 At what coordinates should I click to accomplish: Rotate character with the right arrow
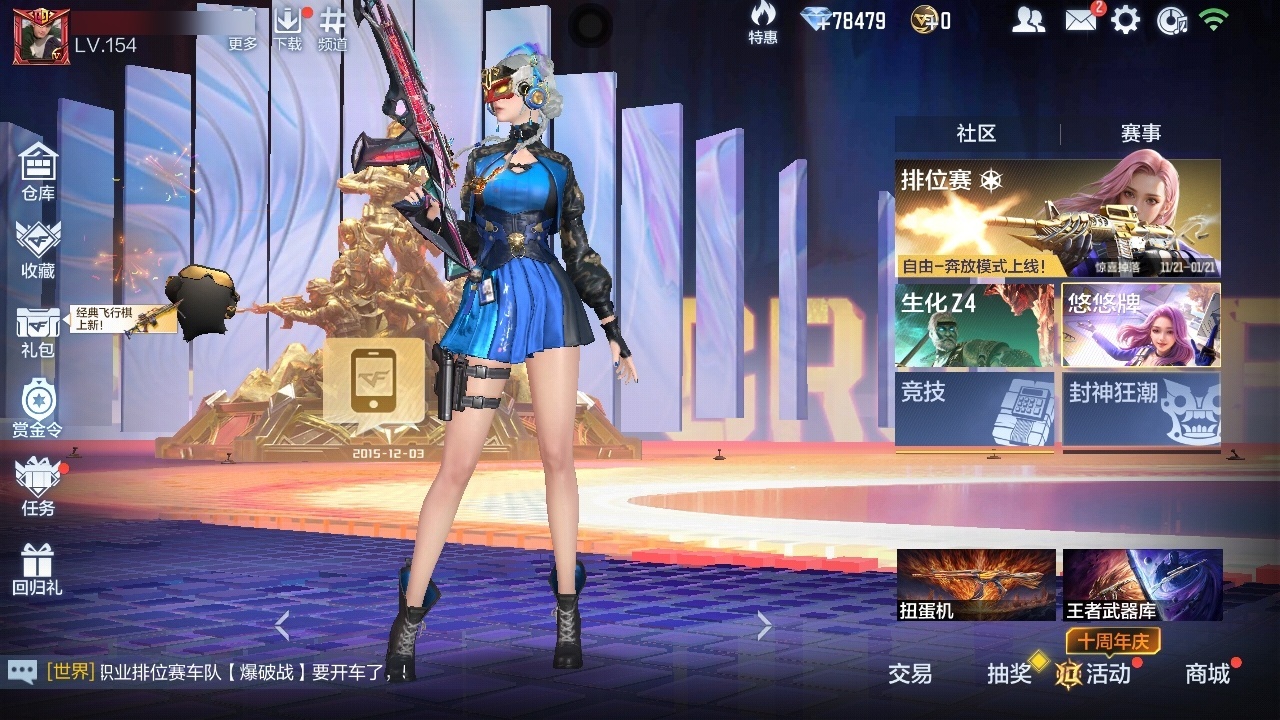pyautogui.click(x=764, y=625)
